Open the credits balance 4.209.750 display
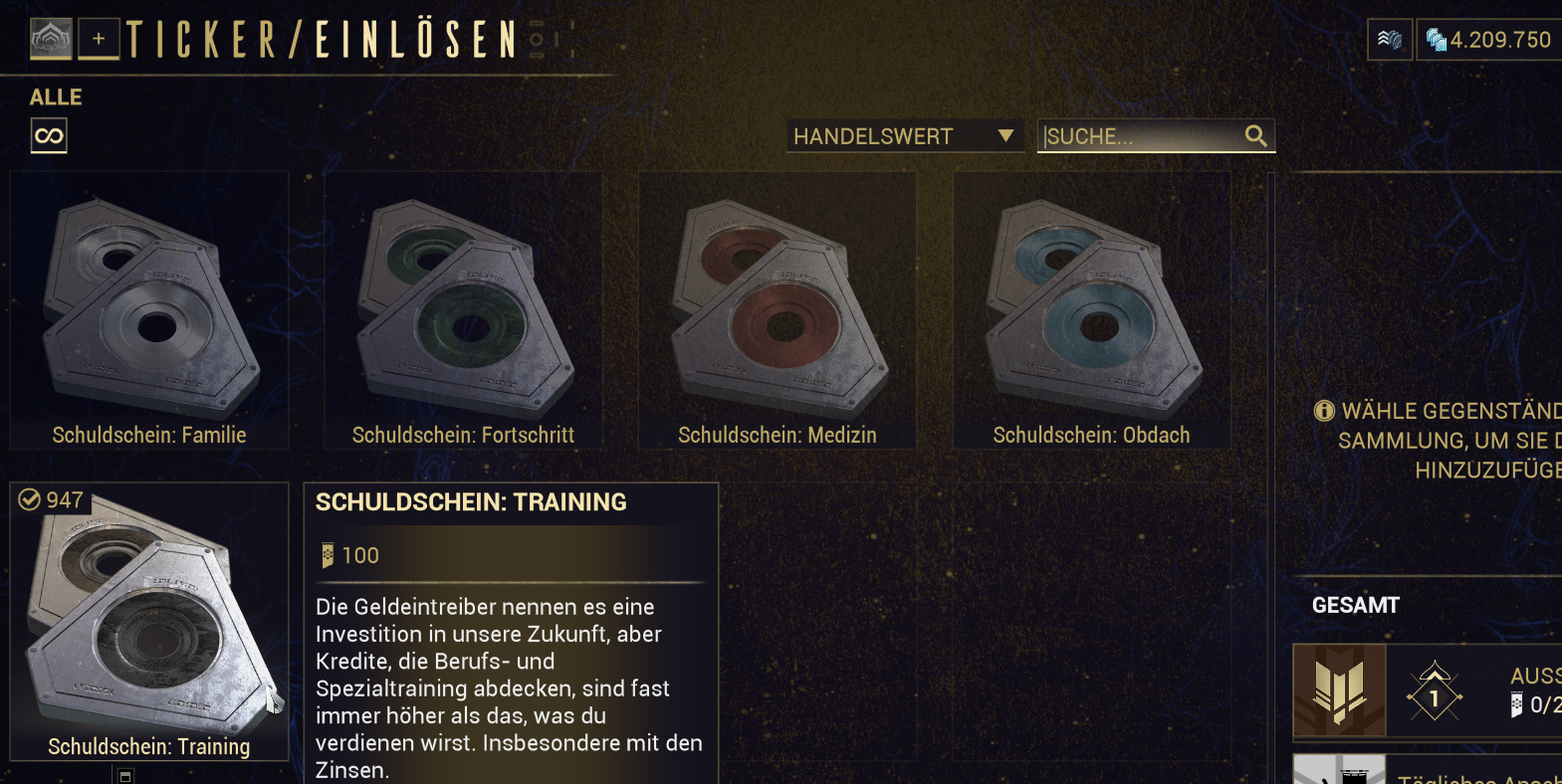The width and height of the screenshot is (1562, 784). click(x=1490, y=40)
